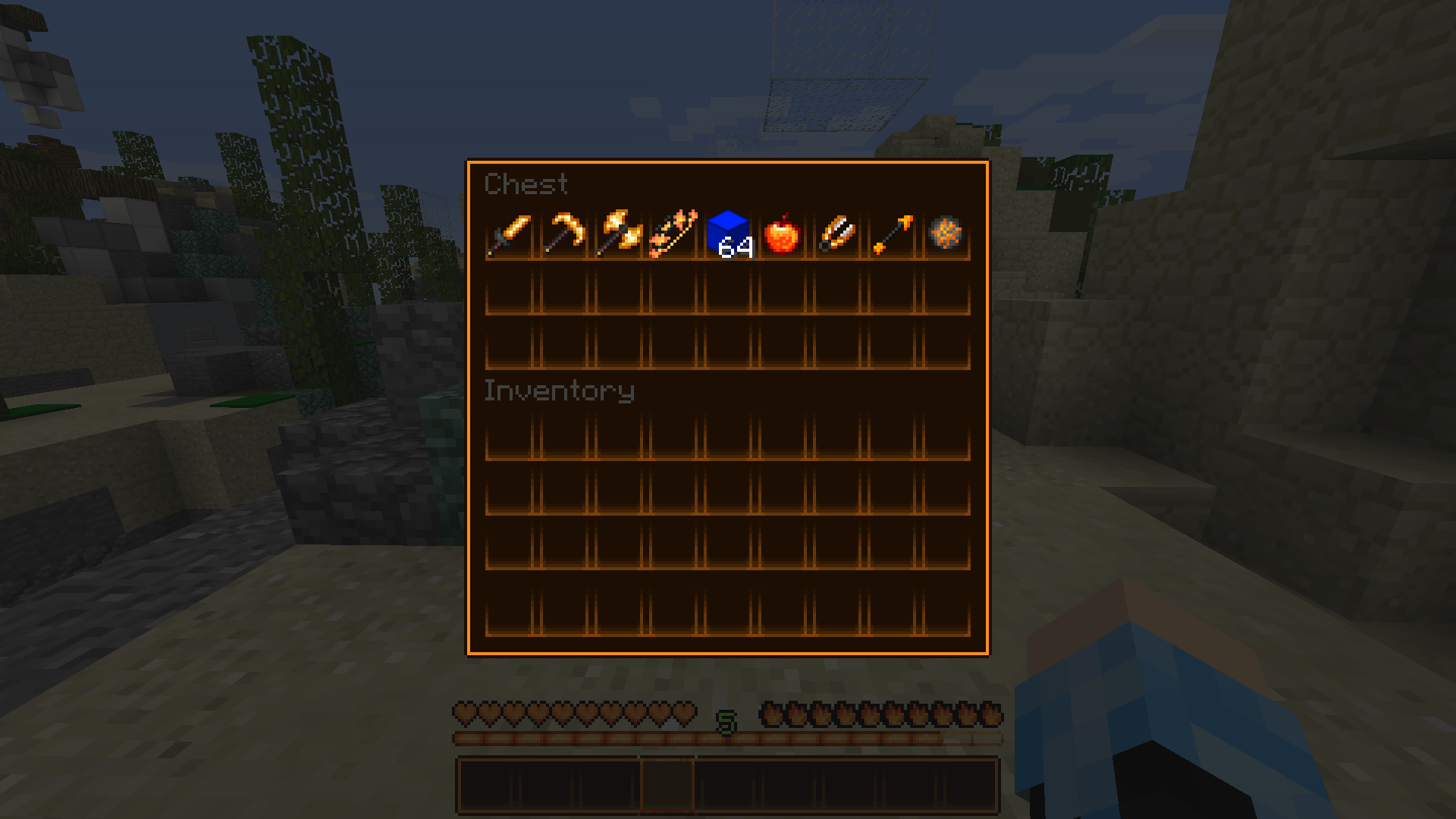Click the rightmost hotbar slot
This screenshot has height=819, width=1456.
[x=970, y=785]
